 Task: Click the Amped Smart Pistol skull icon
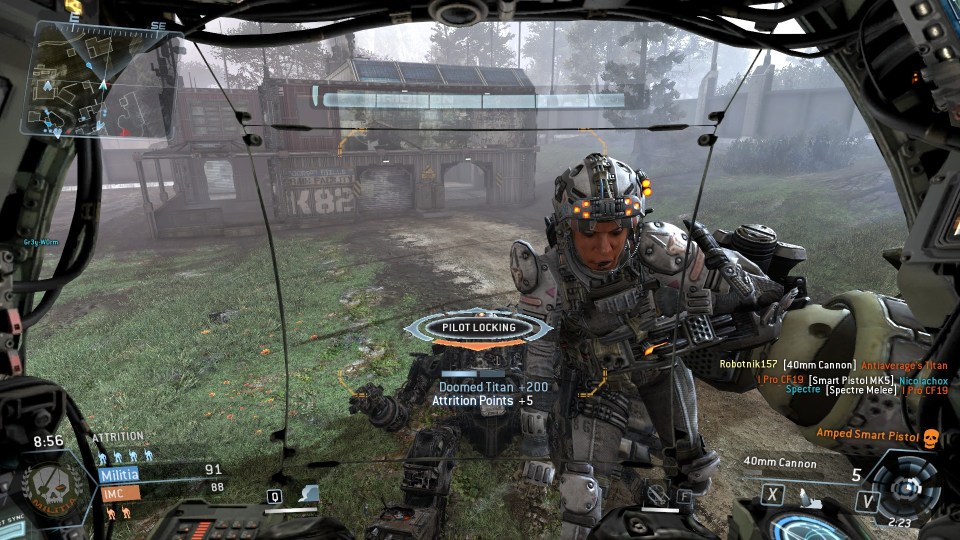coord(930,437)
